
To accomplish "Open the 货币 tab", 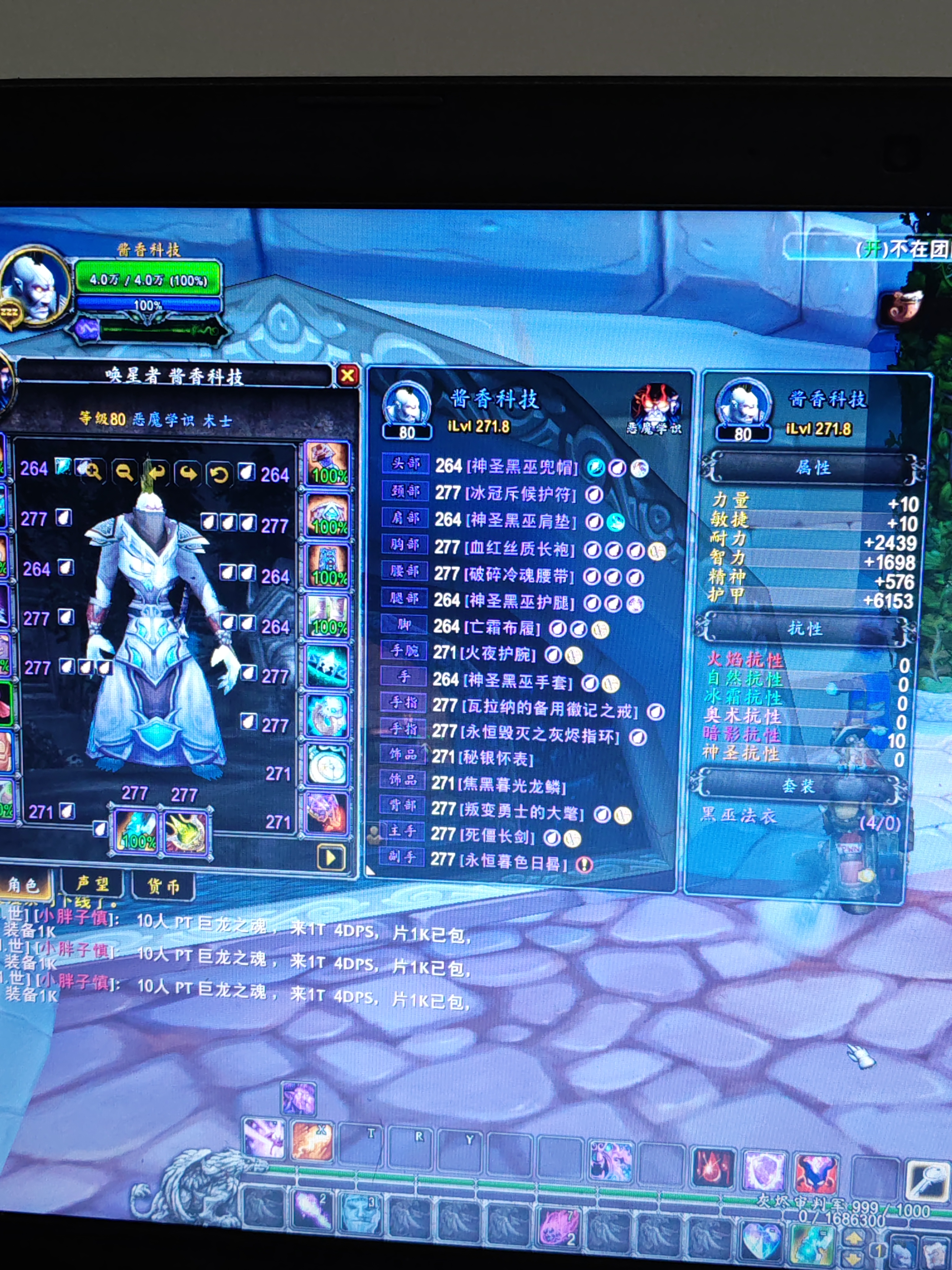I will [x=163, y=886].
